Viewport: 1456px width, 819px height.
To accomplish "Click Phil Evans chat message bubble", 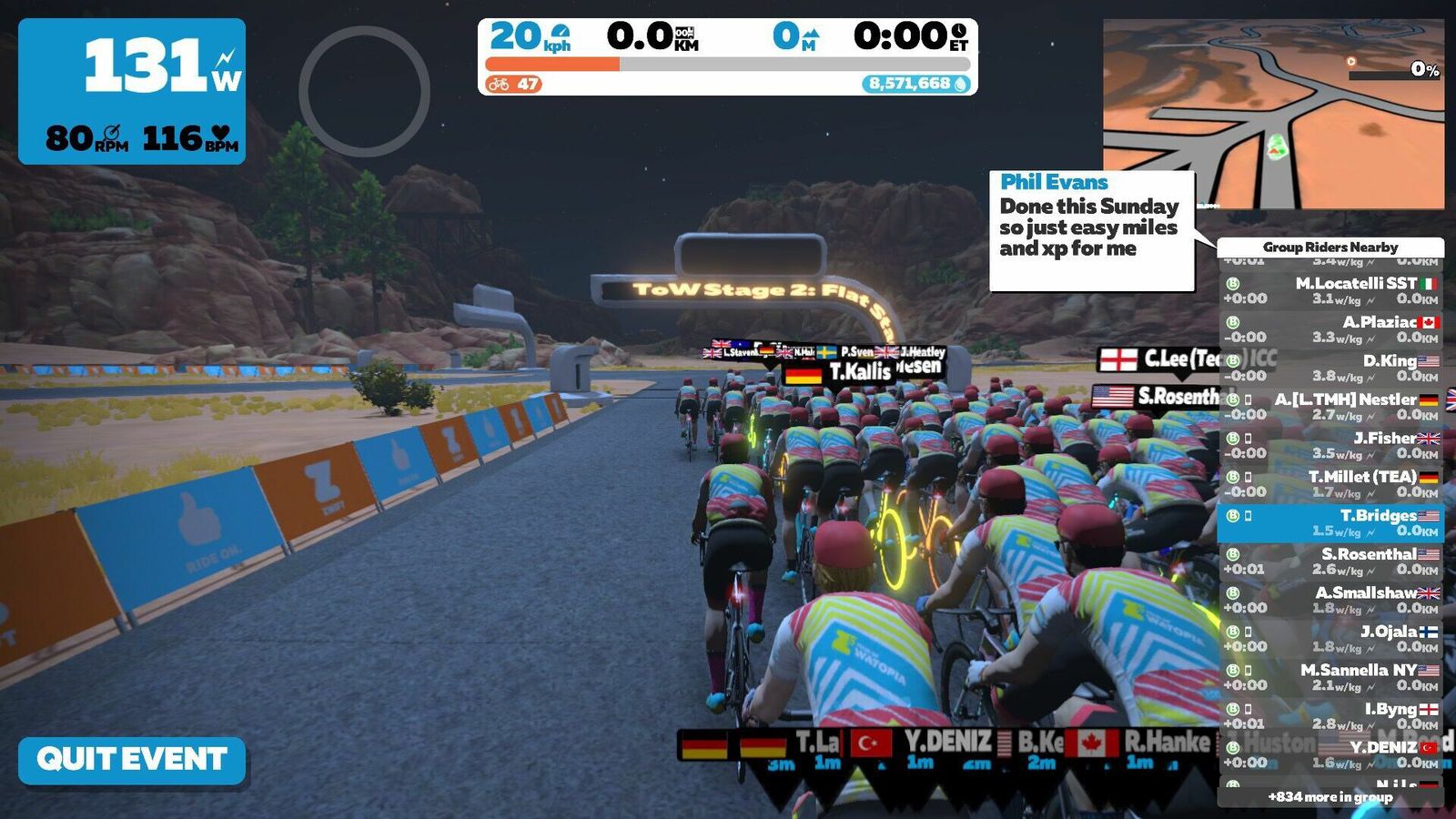I will coord(1091,230).
